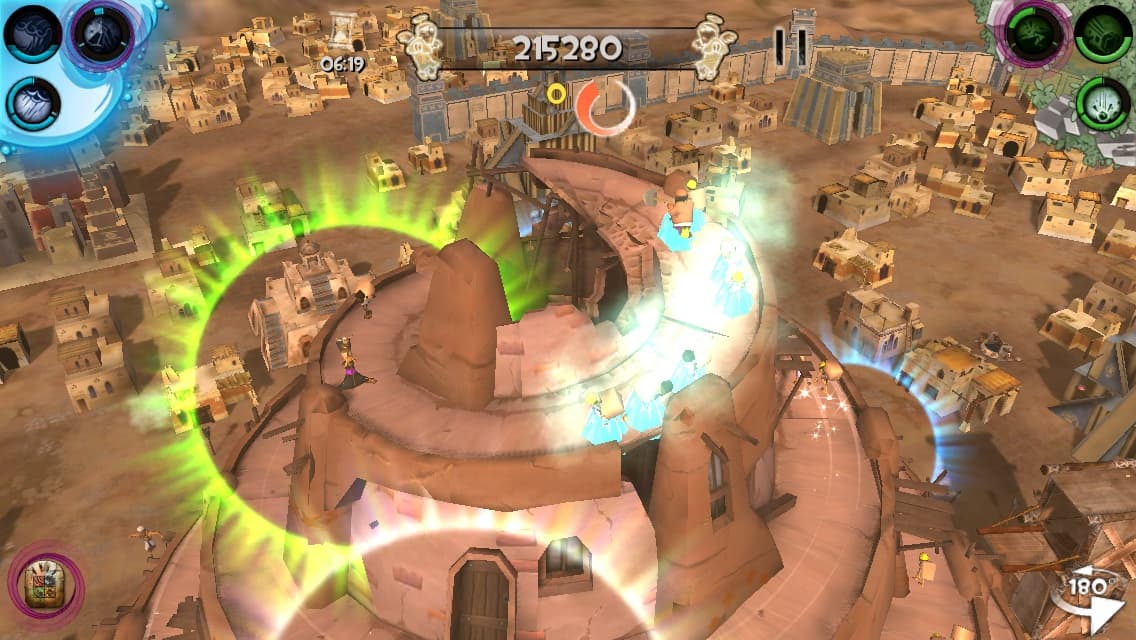Use the purple-ringed storm power icon

tap(102, 33)
